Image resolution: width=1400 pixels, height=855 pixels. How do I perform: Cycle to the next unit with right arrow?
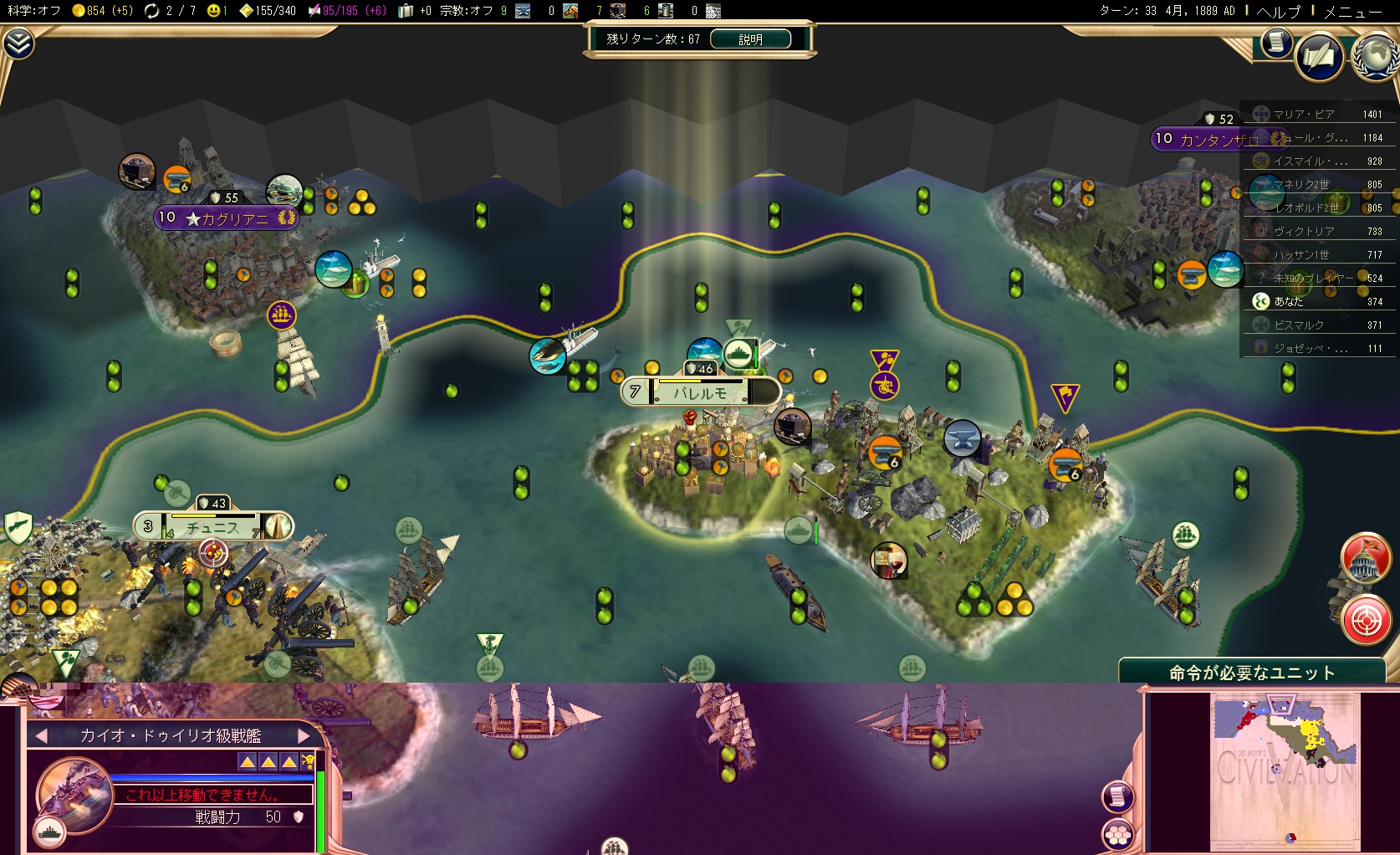[304, 736]
